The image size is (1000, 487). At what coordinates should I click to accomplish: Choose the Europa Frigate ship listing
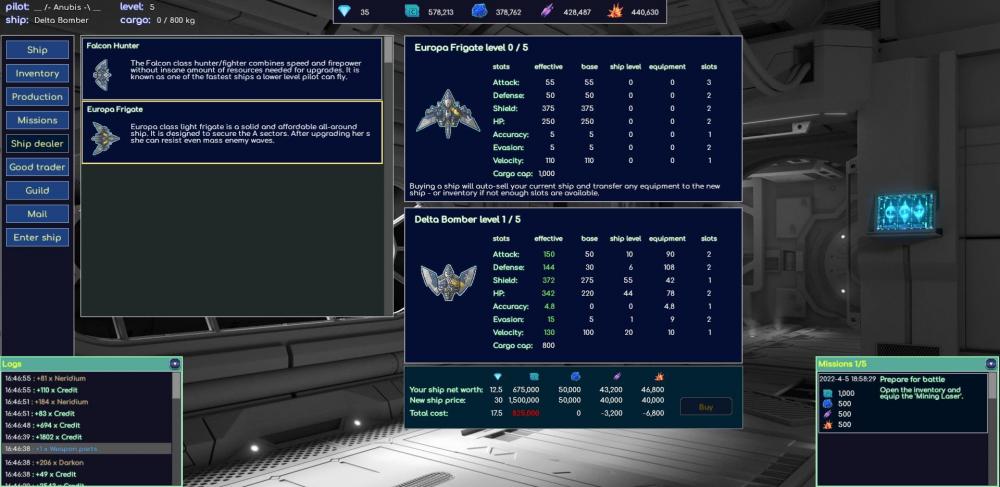[x=231, y=132]
